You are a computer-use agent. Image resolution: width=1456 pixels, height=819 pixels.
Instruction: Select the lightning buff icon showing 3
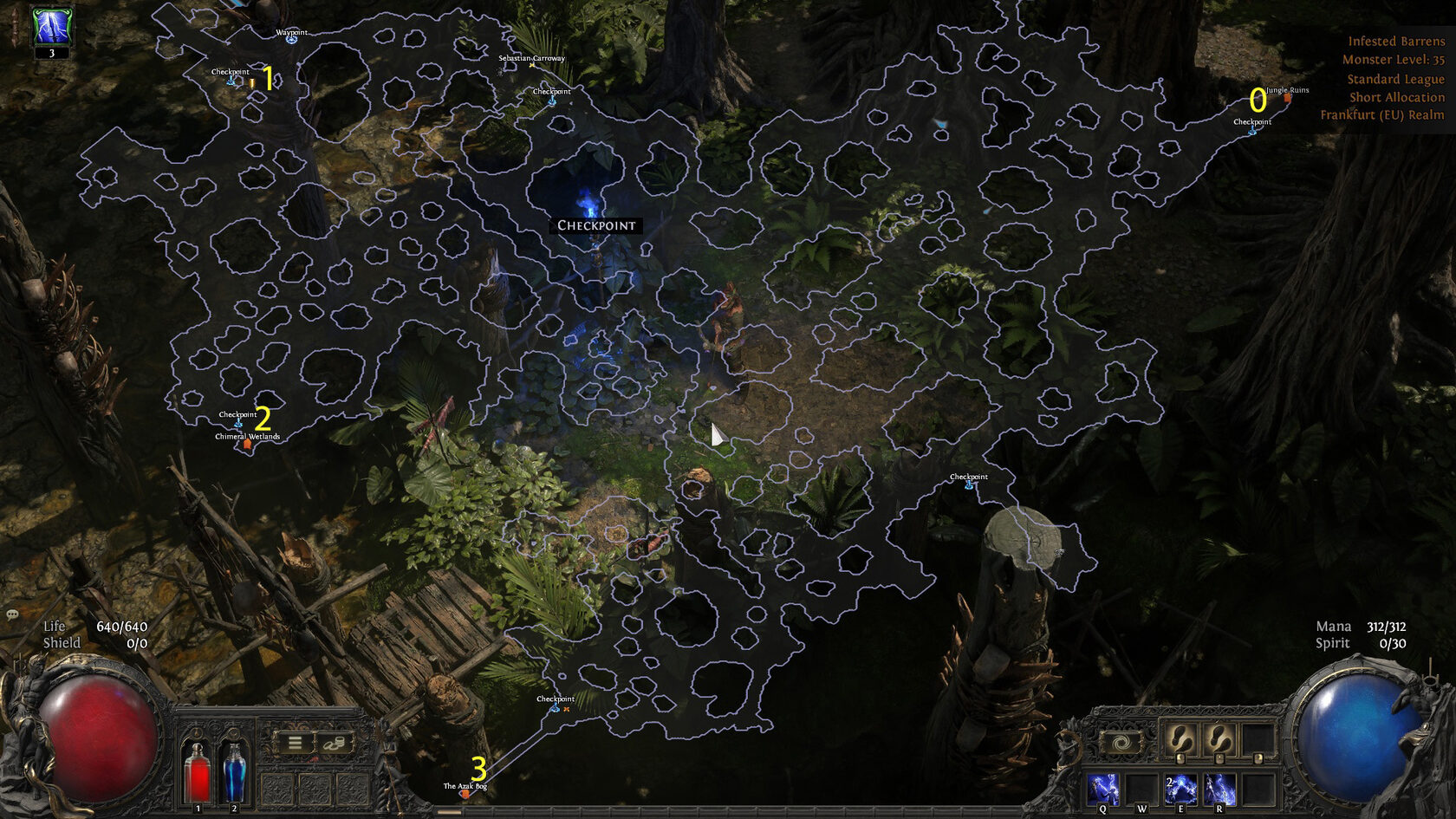click(51, 27)
